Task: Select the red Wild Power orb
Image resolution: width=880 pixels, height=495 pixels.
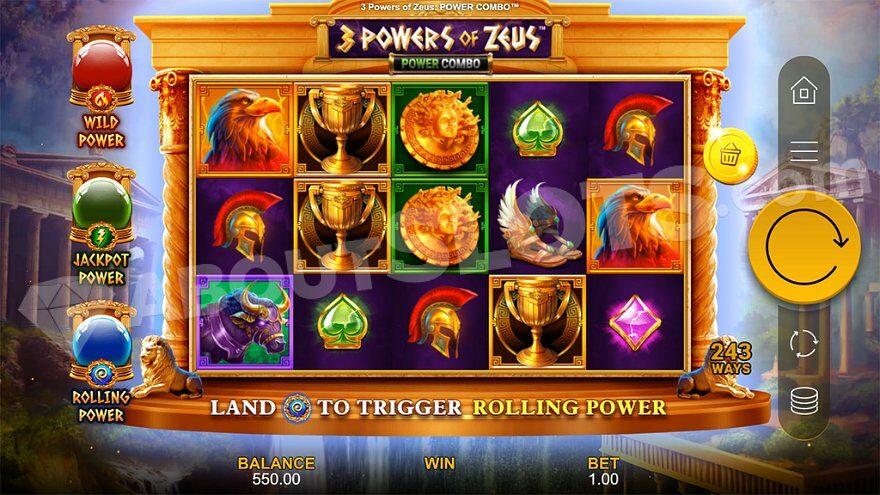Action: (x=101, y=66)
